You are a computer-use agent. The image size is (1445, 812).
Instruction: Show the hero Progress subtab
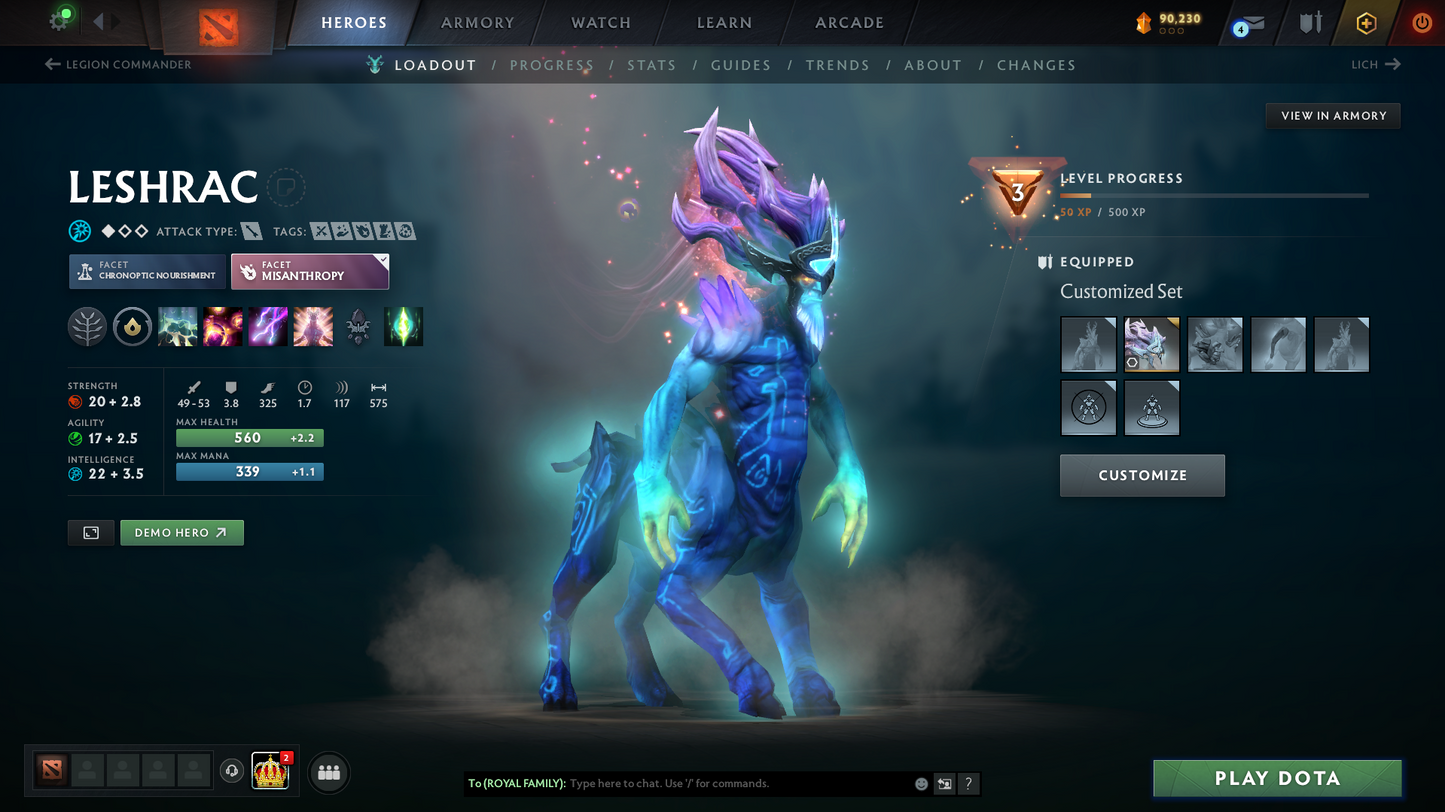pyautogui.click(x=551, y=65)
